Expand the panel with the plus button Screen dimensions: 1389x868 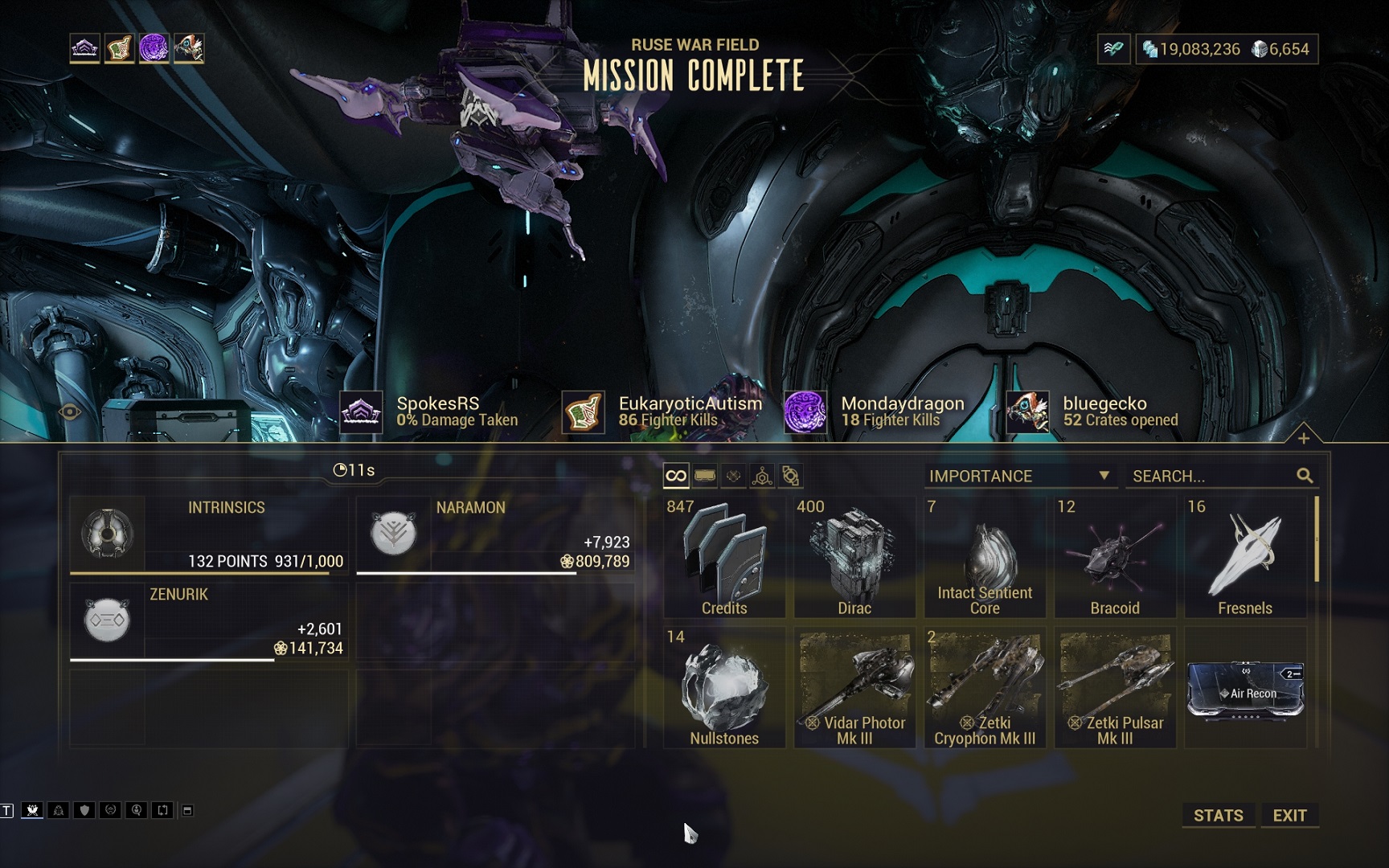1304,438
